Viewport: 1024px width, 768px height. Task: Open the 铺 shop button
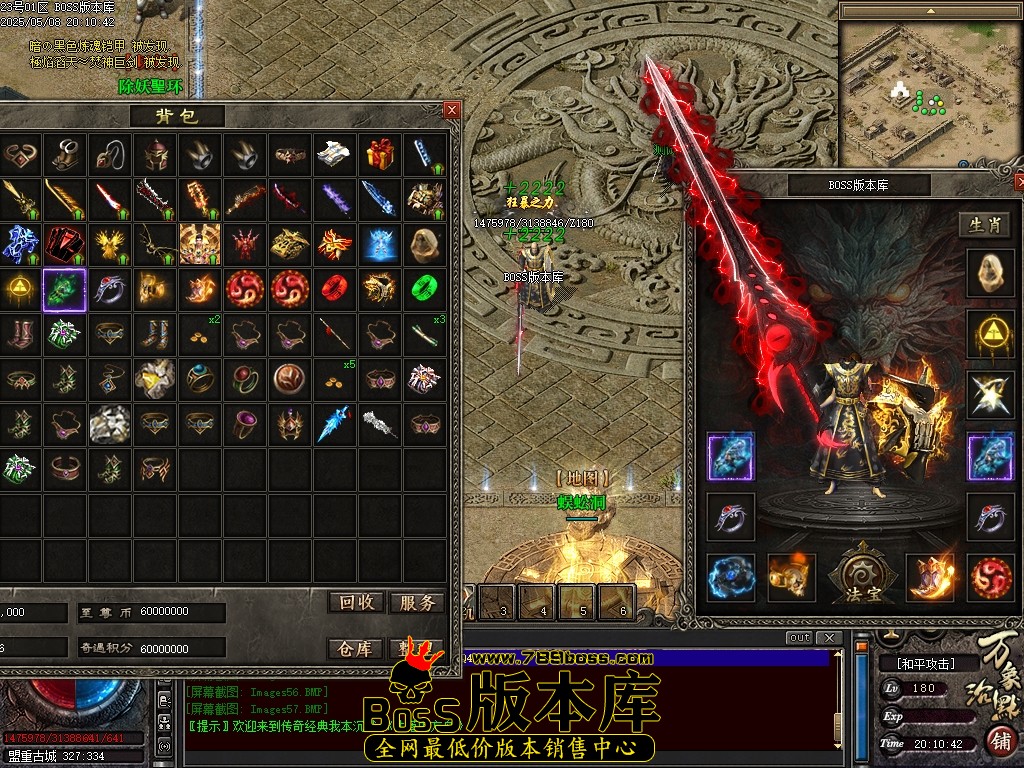(1000, 741)
